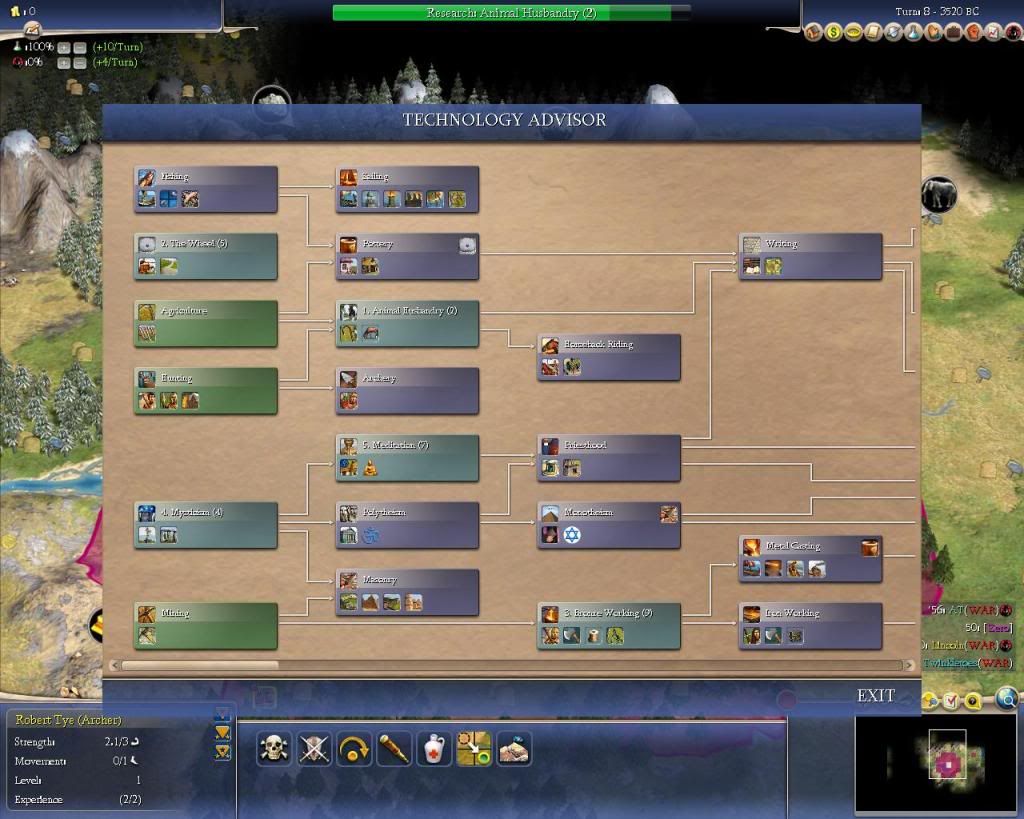1024x819 pixels.
Task: Select the Fishing technology
Action: point(206,189)
